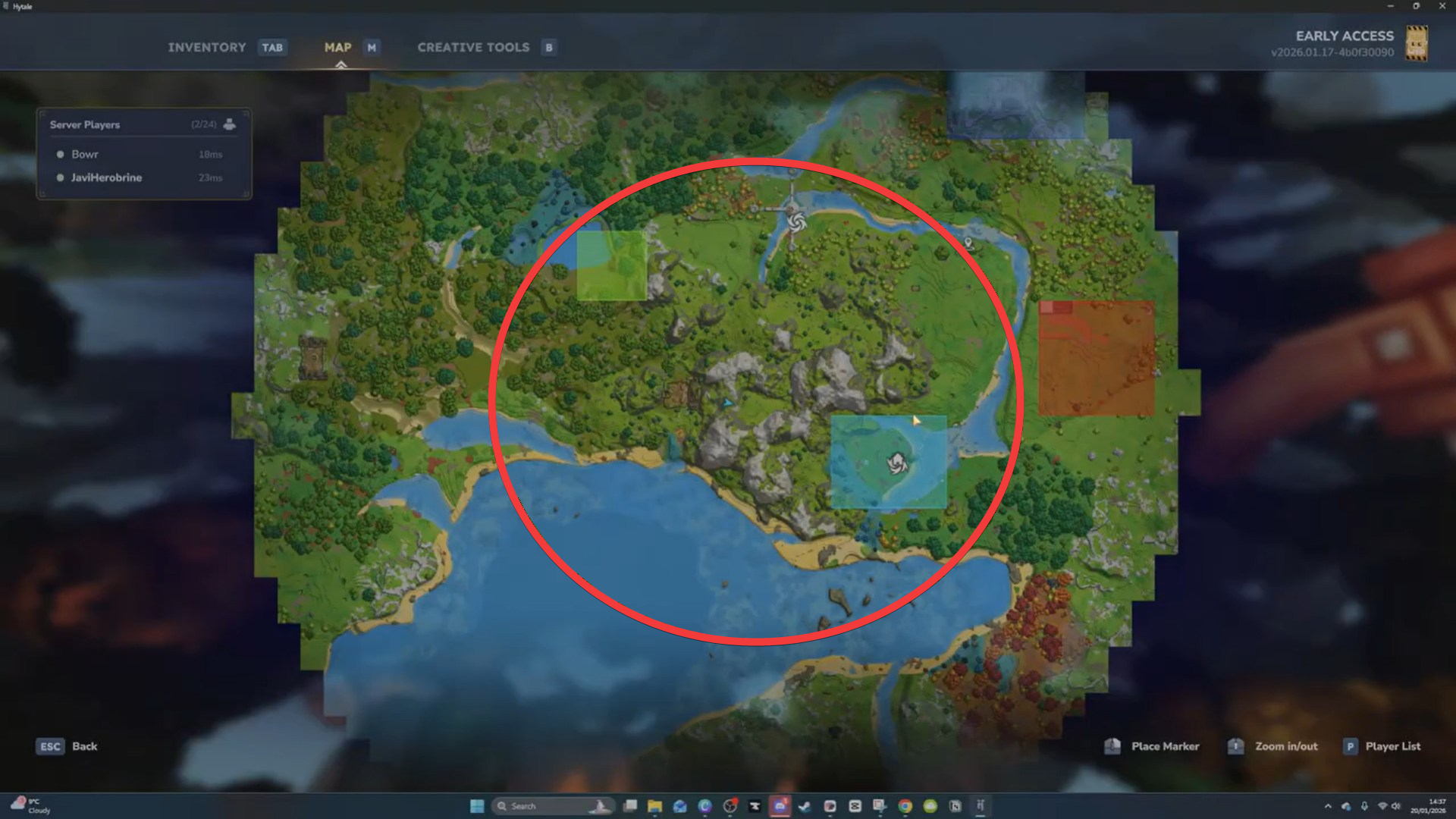This screenshot has height=819, width=1456.
Task: Click the swirl icon inside the cyan zone
Action: click(x=899, y=465)
